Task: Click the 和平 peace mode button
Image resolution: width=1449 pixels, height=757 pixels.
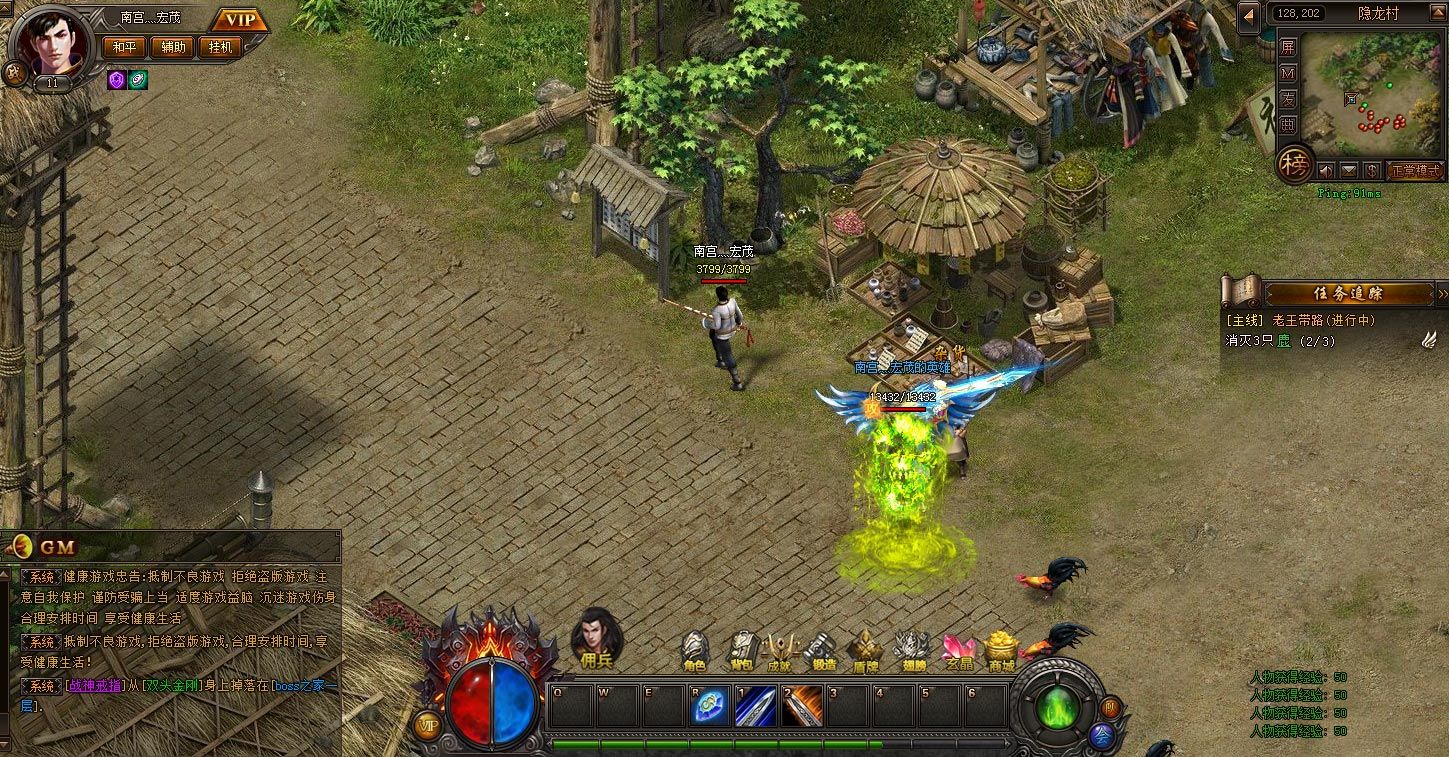Action: click(x=124, y=47)
